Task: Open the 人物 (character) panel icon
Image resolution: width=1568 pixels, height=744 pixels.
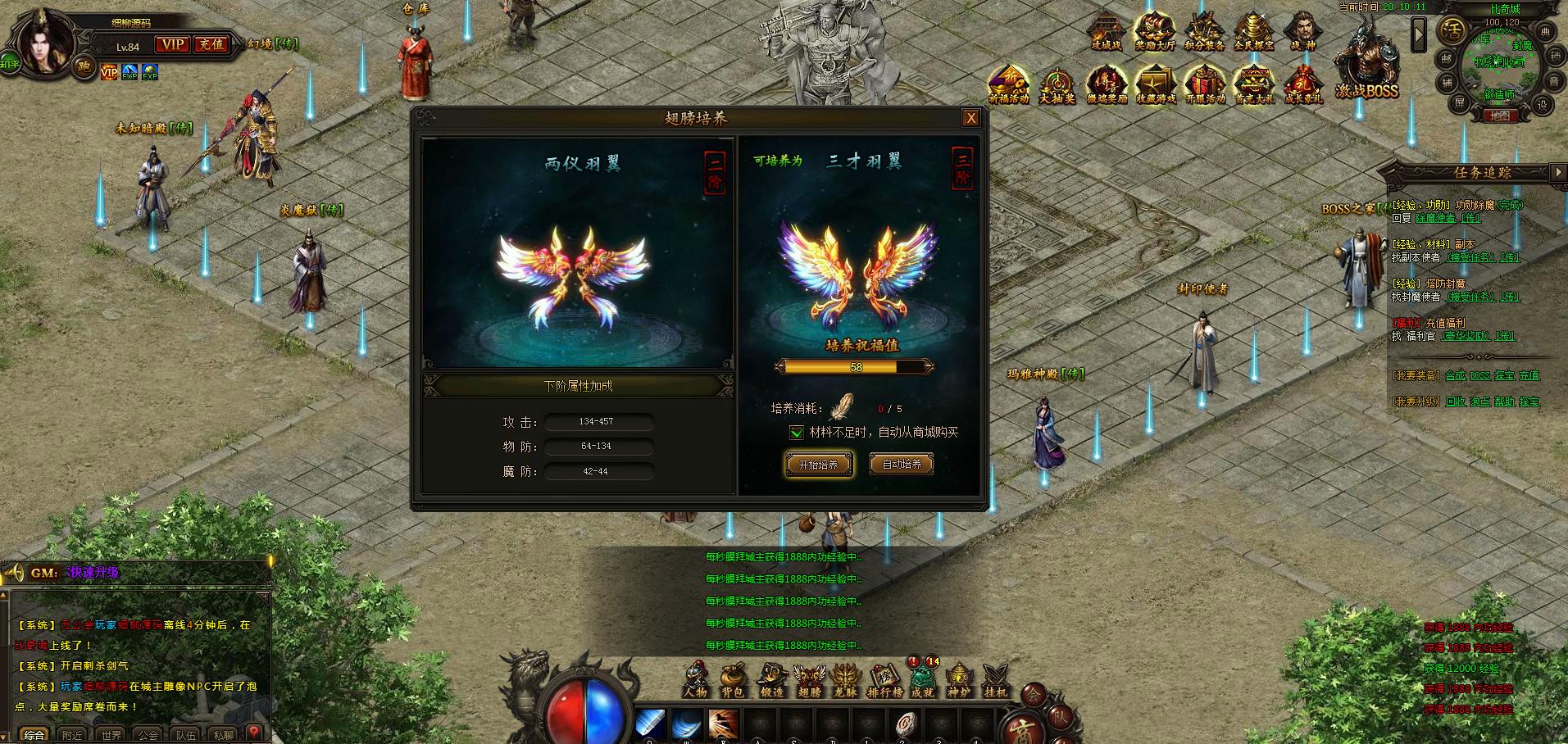Action: pyautogui.click(x=695, y=678)
